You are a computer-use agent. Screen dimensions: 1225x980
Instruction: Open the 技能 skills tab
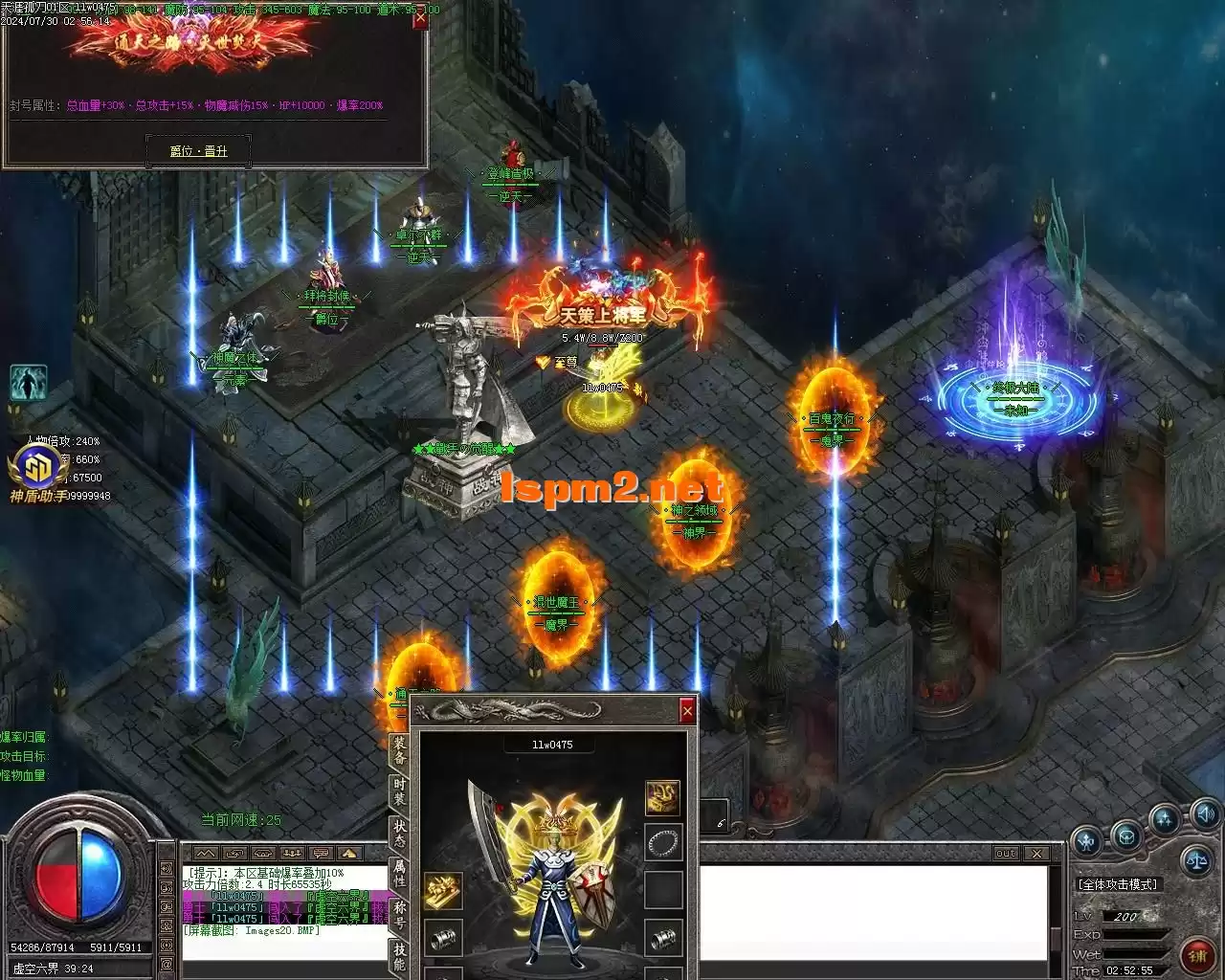click(399, 955)
